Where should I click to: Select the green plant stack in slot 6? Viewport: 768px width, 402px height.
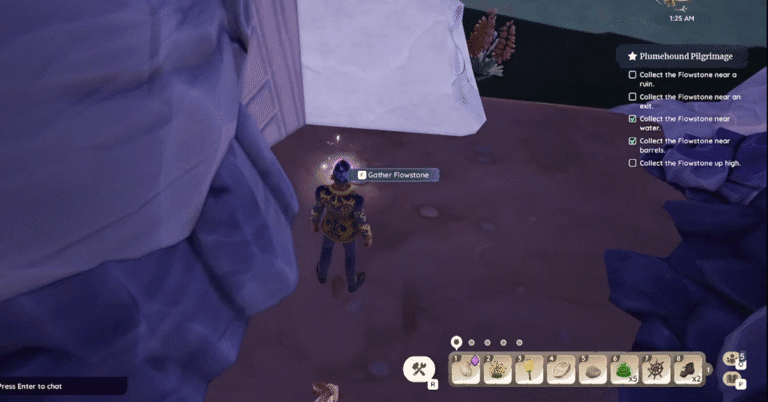tap(623, 370)
